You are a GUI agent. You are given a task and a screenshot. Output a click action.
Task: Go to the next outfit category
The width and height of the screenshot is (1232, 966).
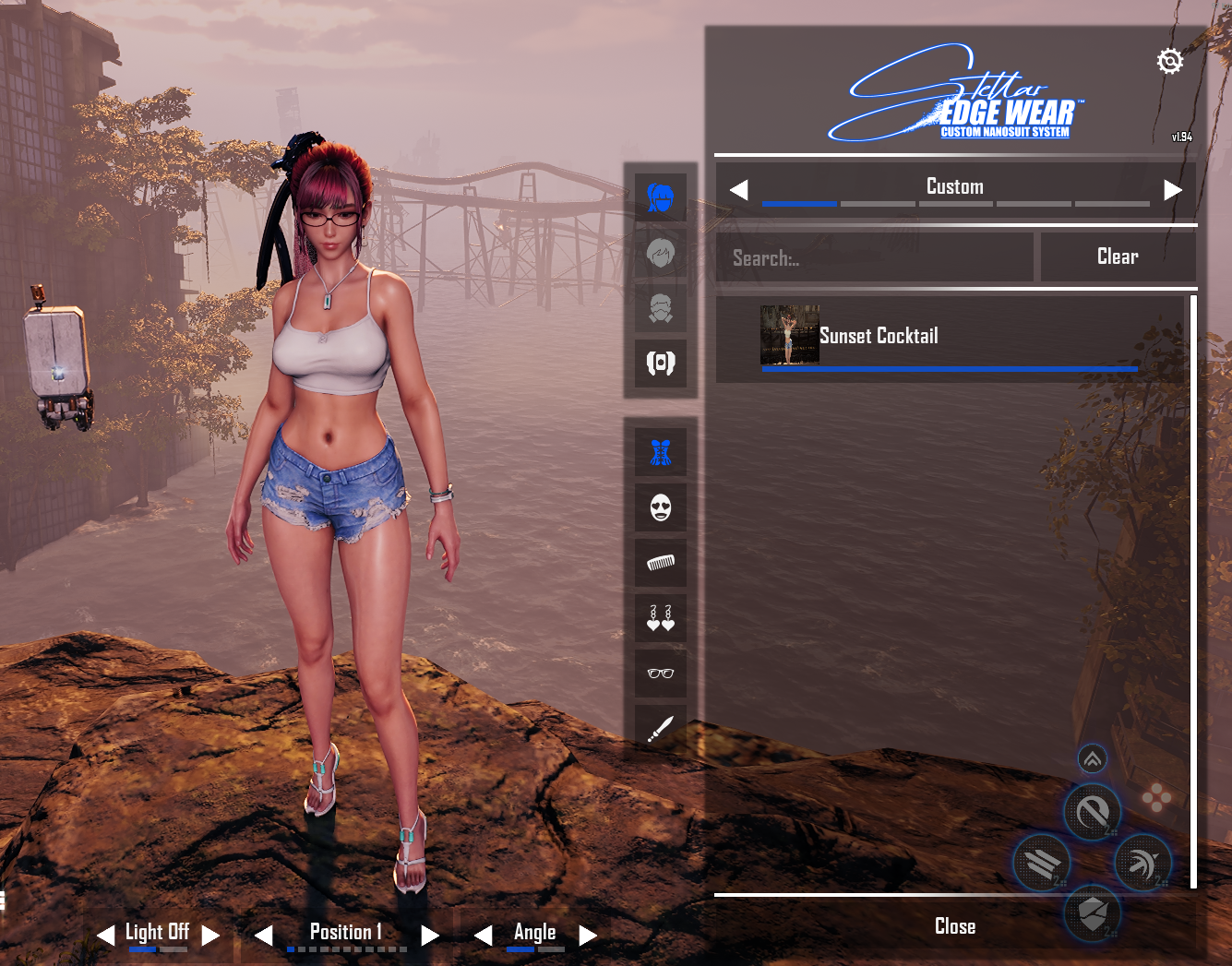[1173, 190]
